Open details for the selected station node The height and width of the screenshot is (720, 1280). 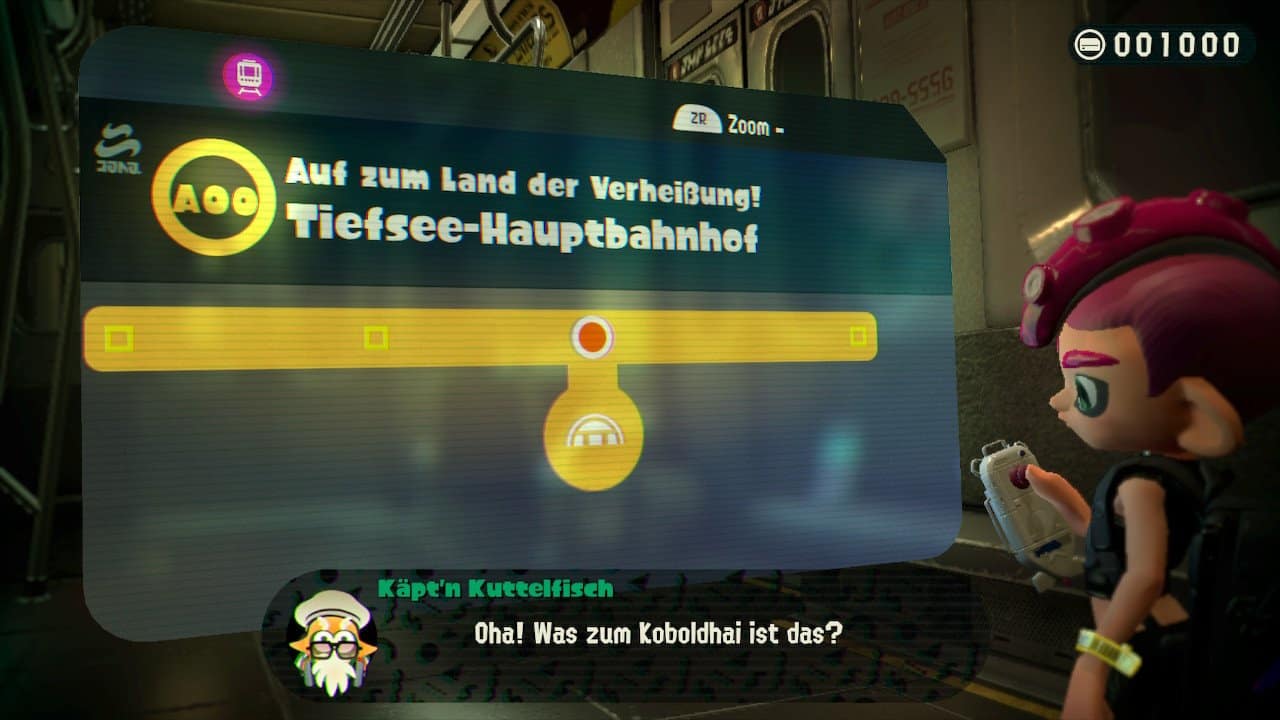590,338
